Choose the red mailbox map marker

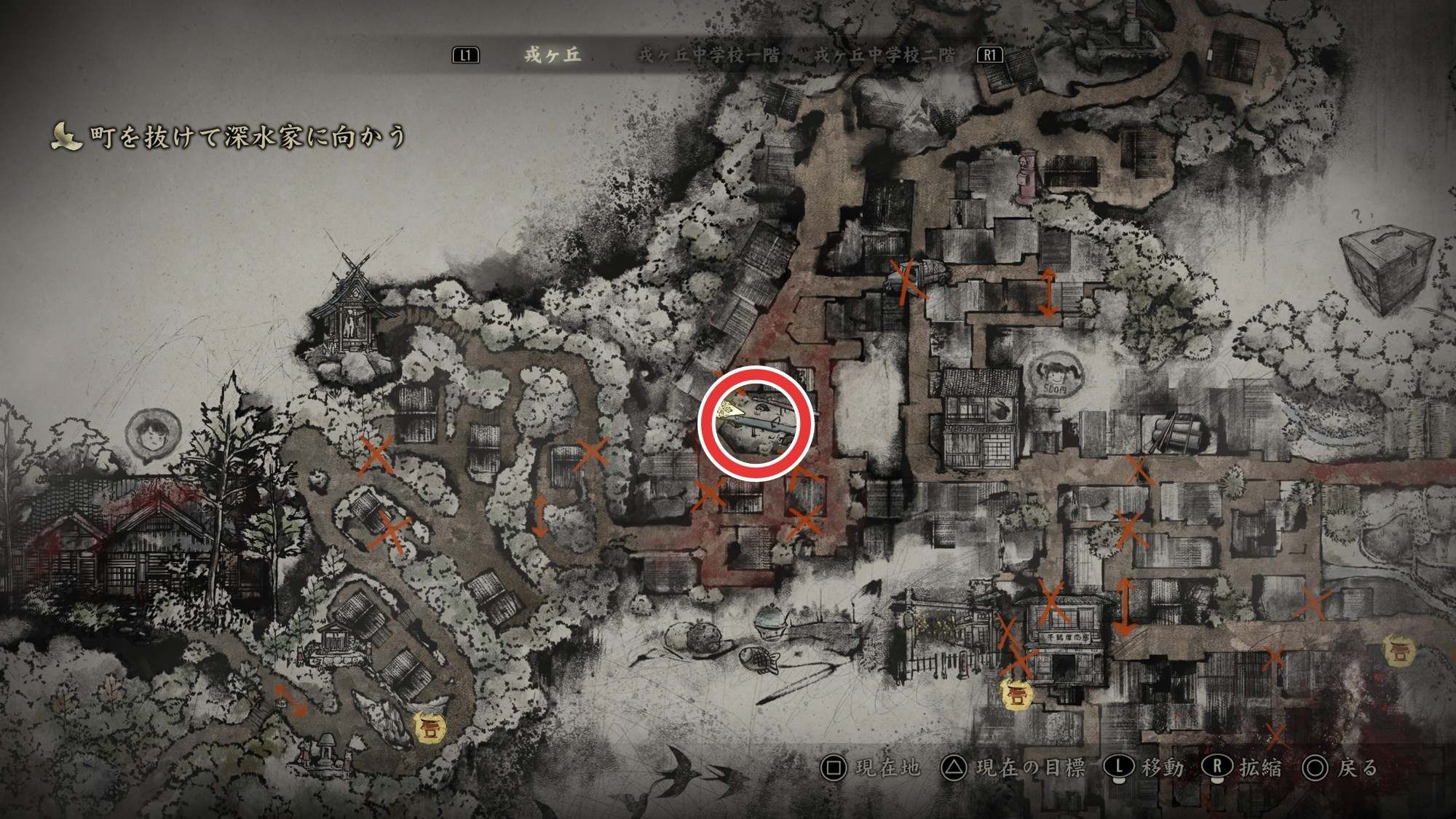pyautogui.click(x=1026, y=177)
